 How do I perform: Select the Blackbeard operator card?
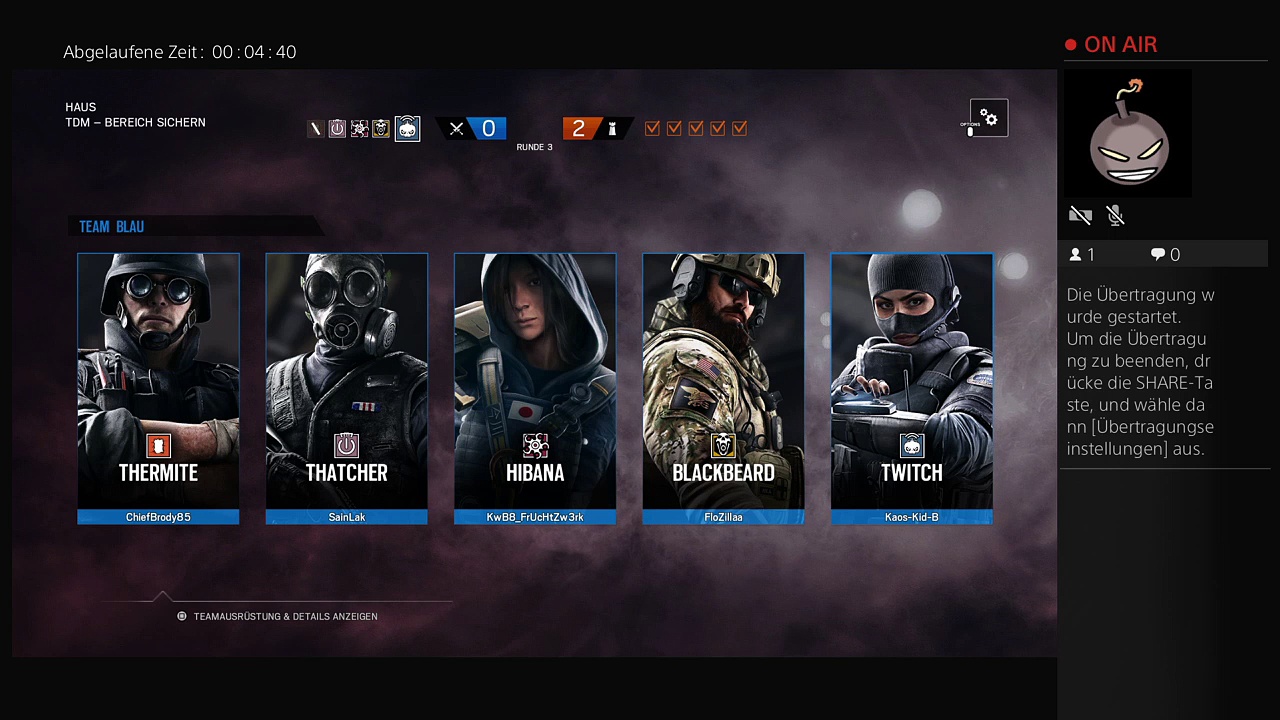723,388
